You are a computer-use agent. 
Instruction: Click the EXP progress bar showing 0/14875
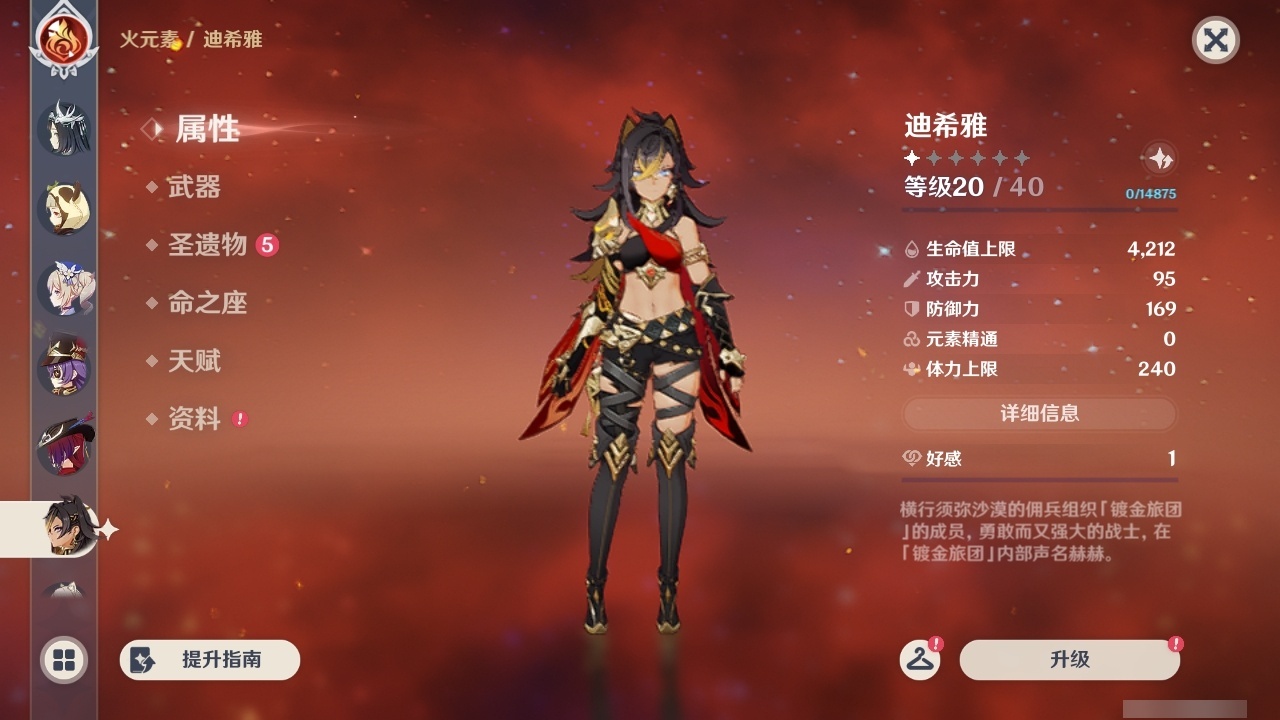point(1040,210)
